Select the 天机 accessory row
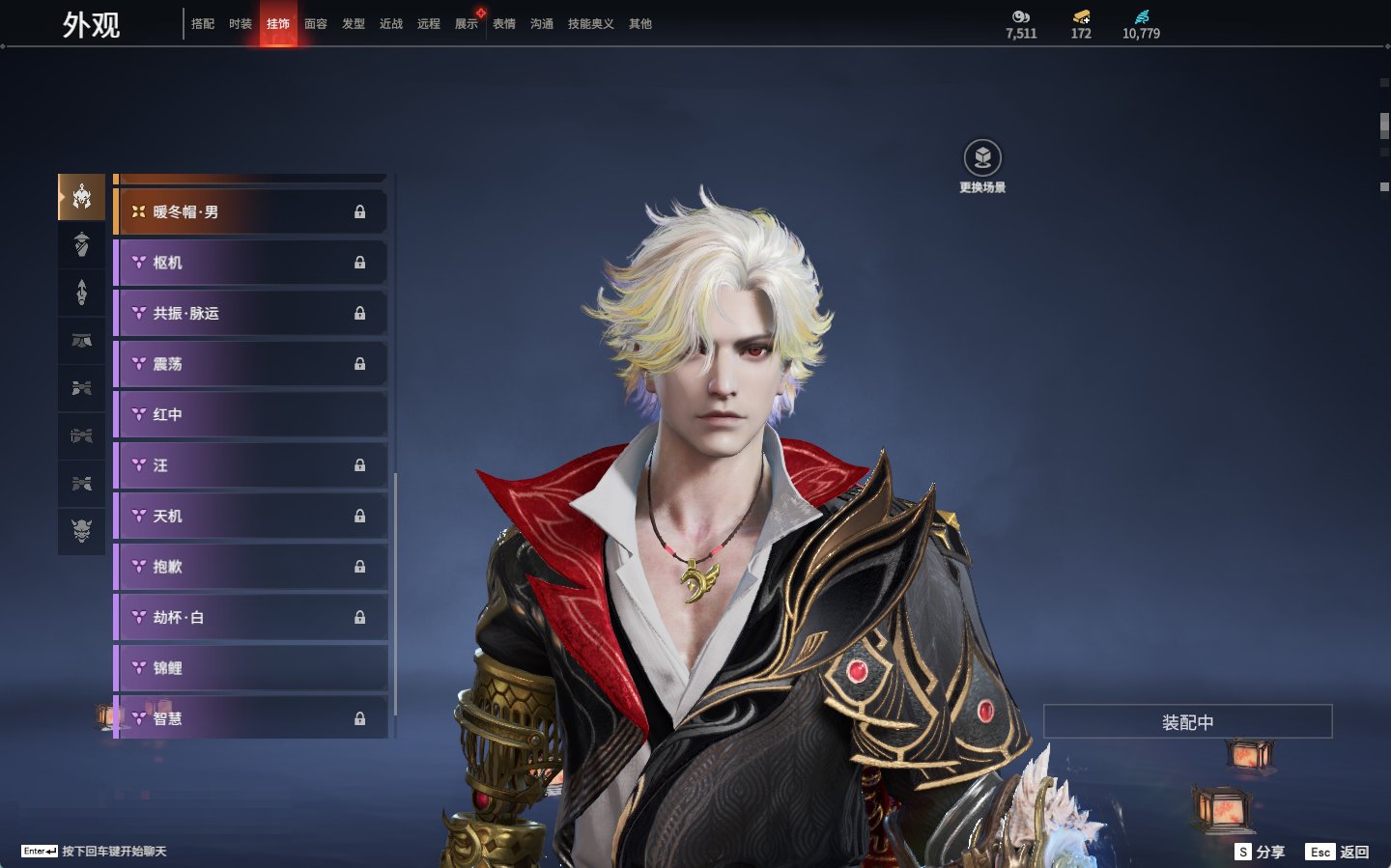Screen dimensions: 1391x868 click(251, 517)
